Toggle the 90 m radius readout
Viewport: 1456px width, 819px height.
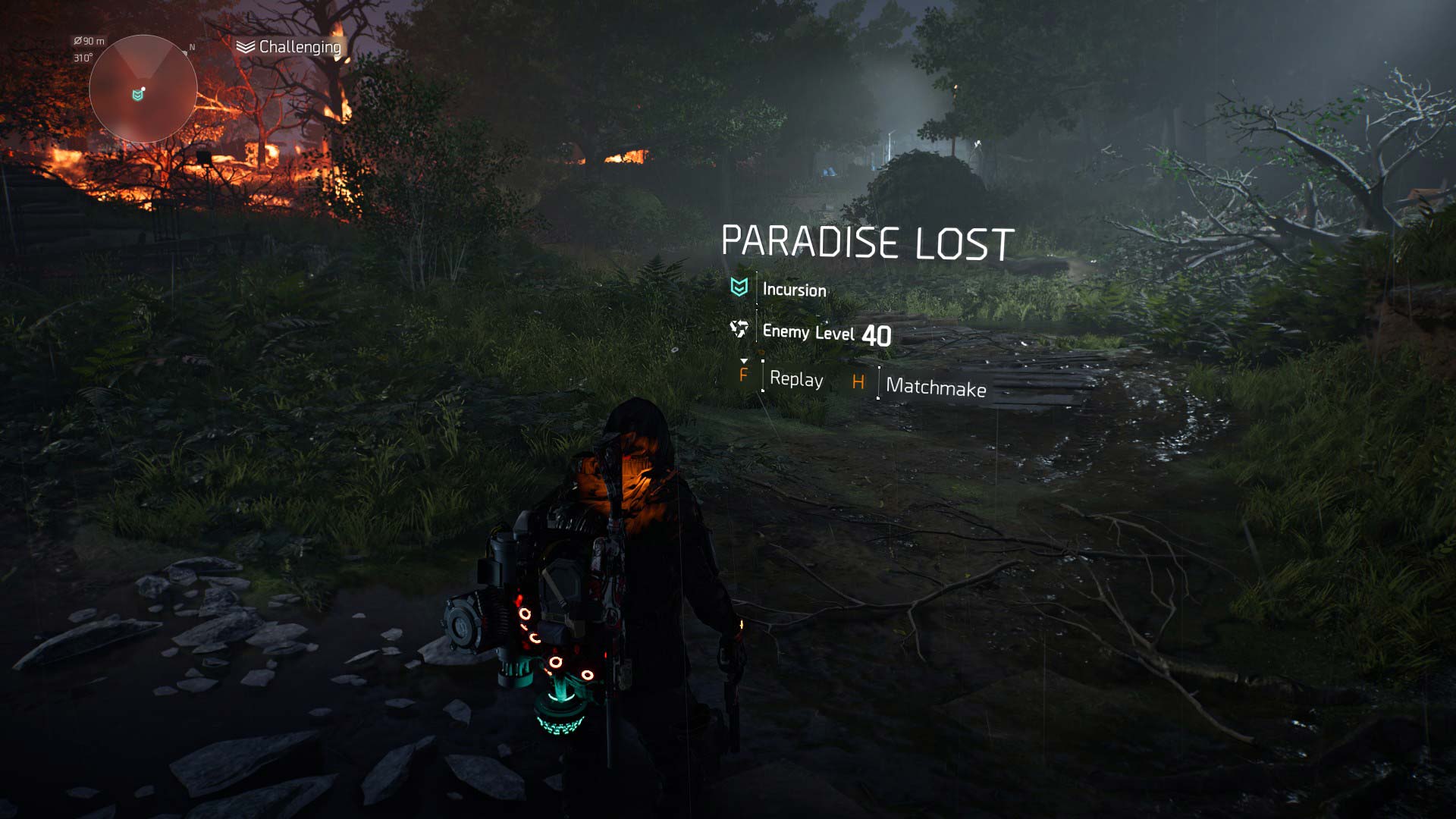(89, 41)
